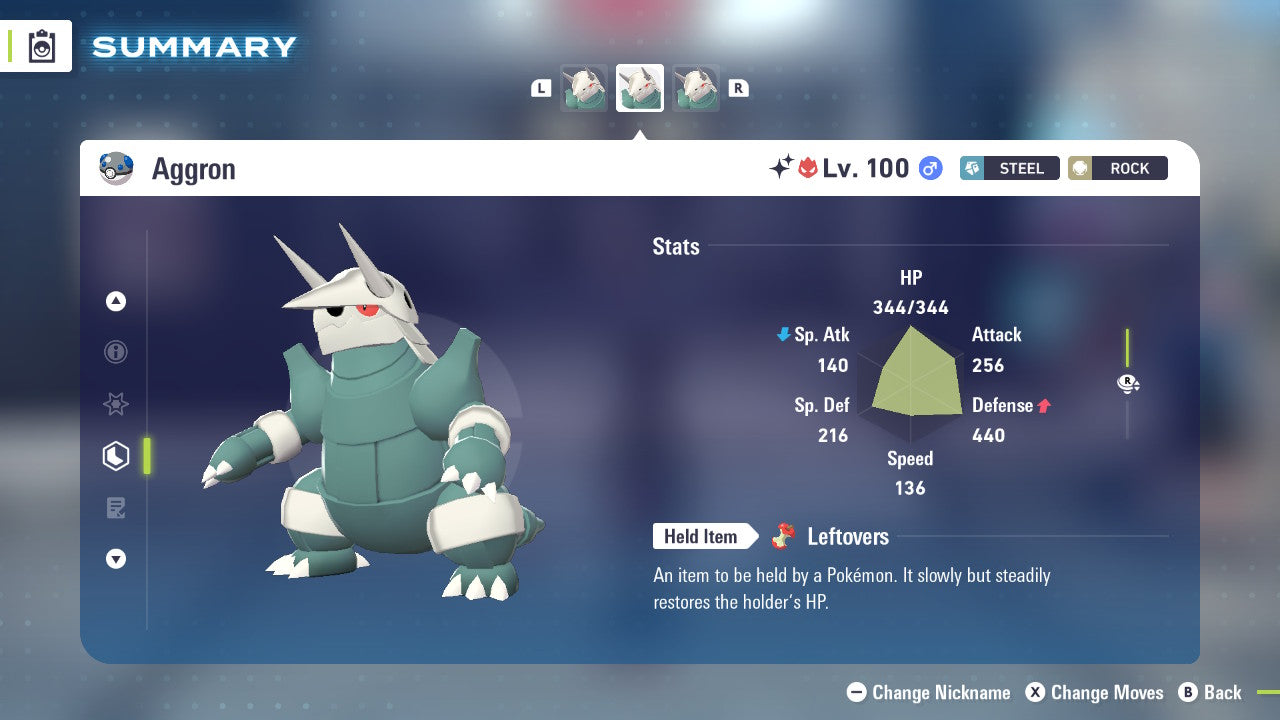Select the STEEL type badge
Screen dimensions: 1280x720
(1010, 168)
